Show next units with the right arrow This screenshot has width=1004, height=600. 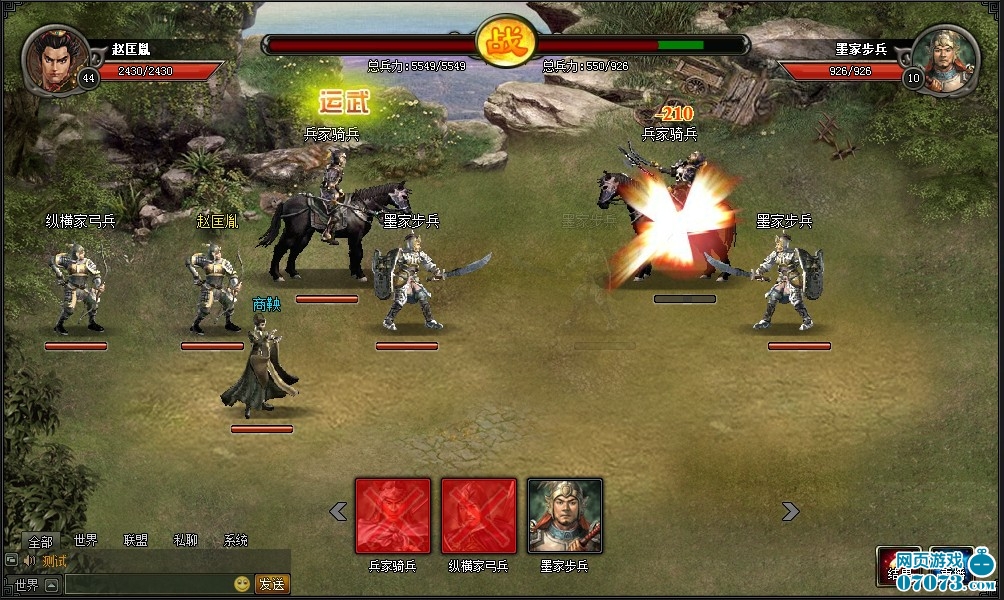pos(790,512)
